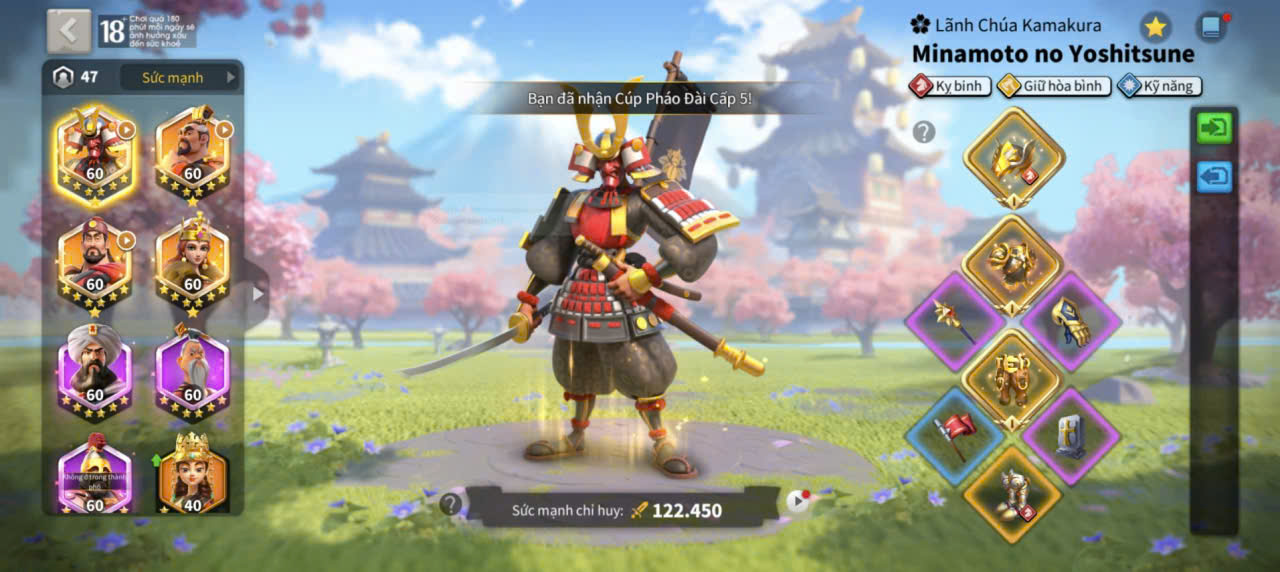Viewport: 1280px width, 572px height.
Task: Select the golden boots equipment slot
Action: [1011, 494]
